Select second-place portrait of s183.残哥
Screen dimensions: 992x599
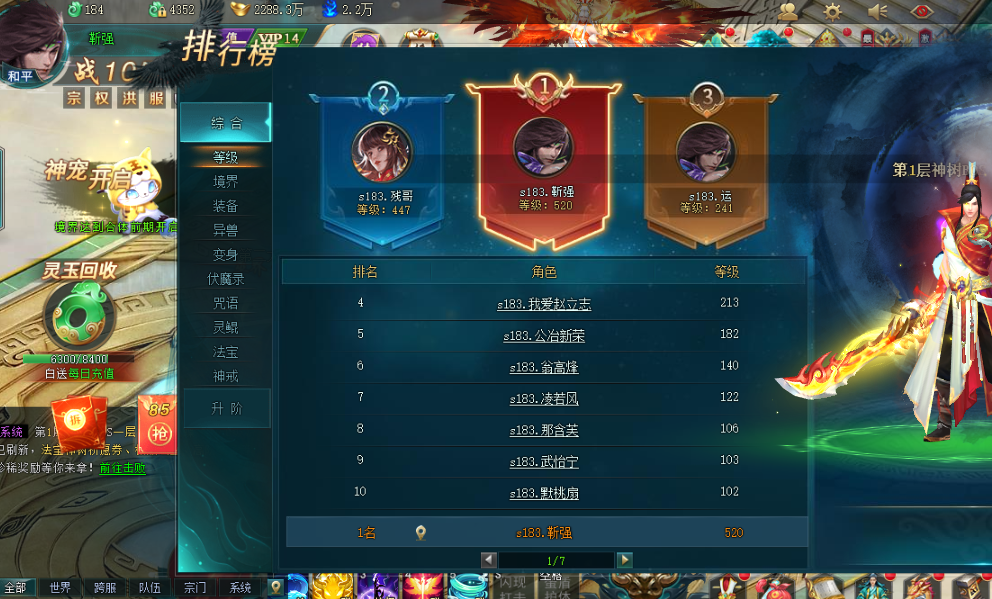(x=382, y=152)
